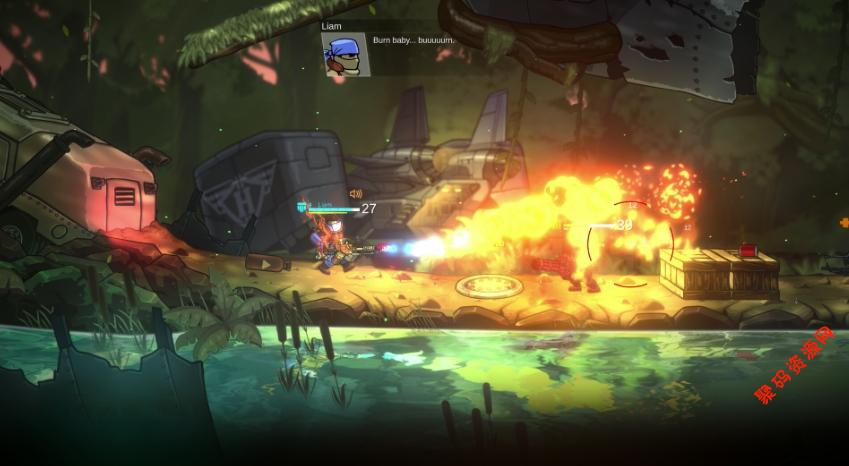The height and width of the screenshot is (466, 849).
Task: Click the teal shield badge beside the player's nameplate
Action: point(302,207)
